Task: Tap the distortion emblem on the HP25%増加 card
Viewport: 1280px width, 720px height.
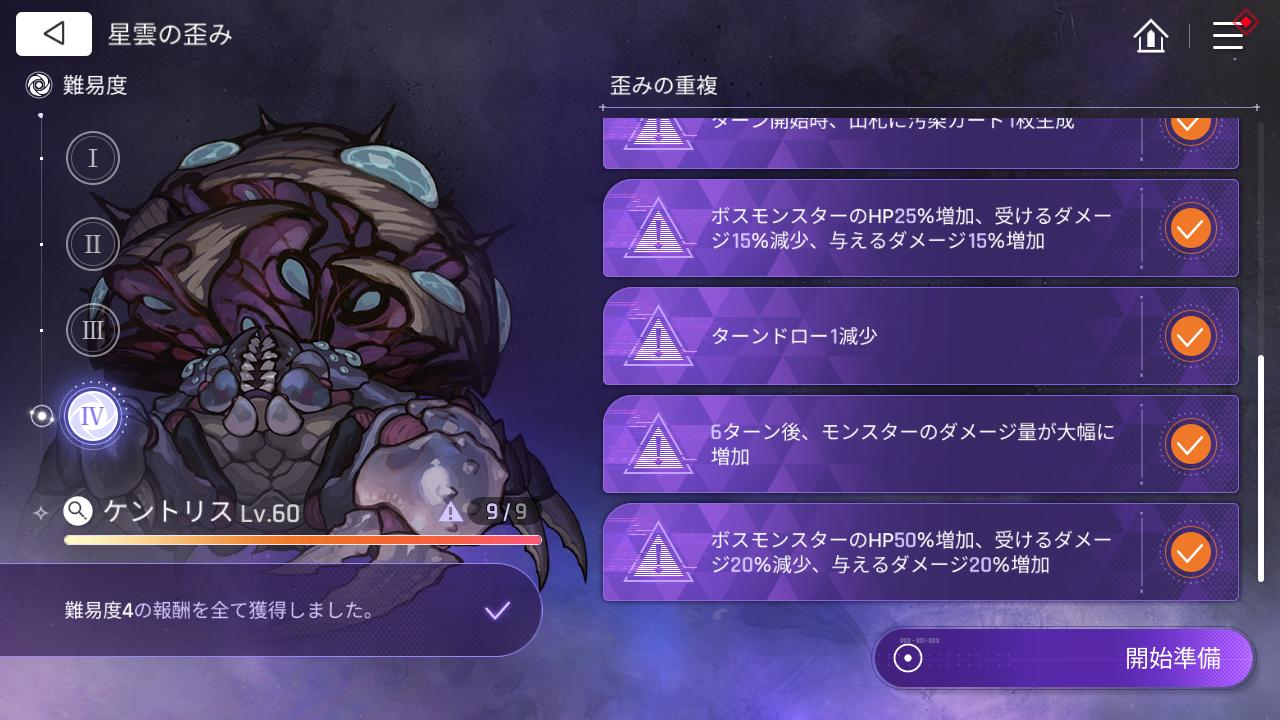Action: (x=658, y=228)
